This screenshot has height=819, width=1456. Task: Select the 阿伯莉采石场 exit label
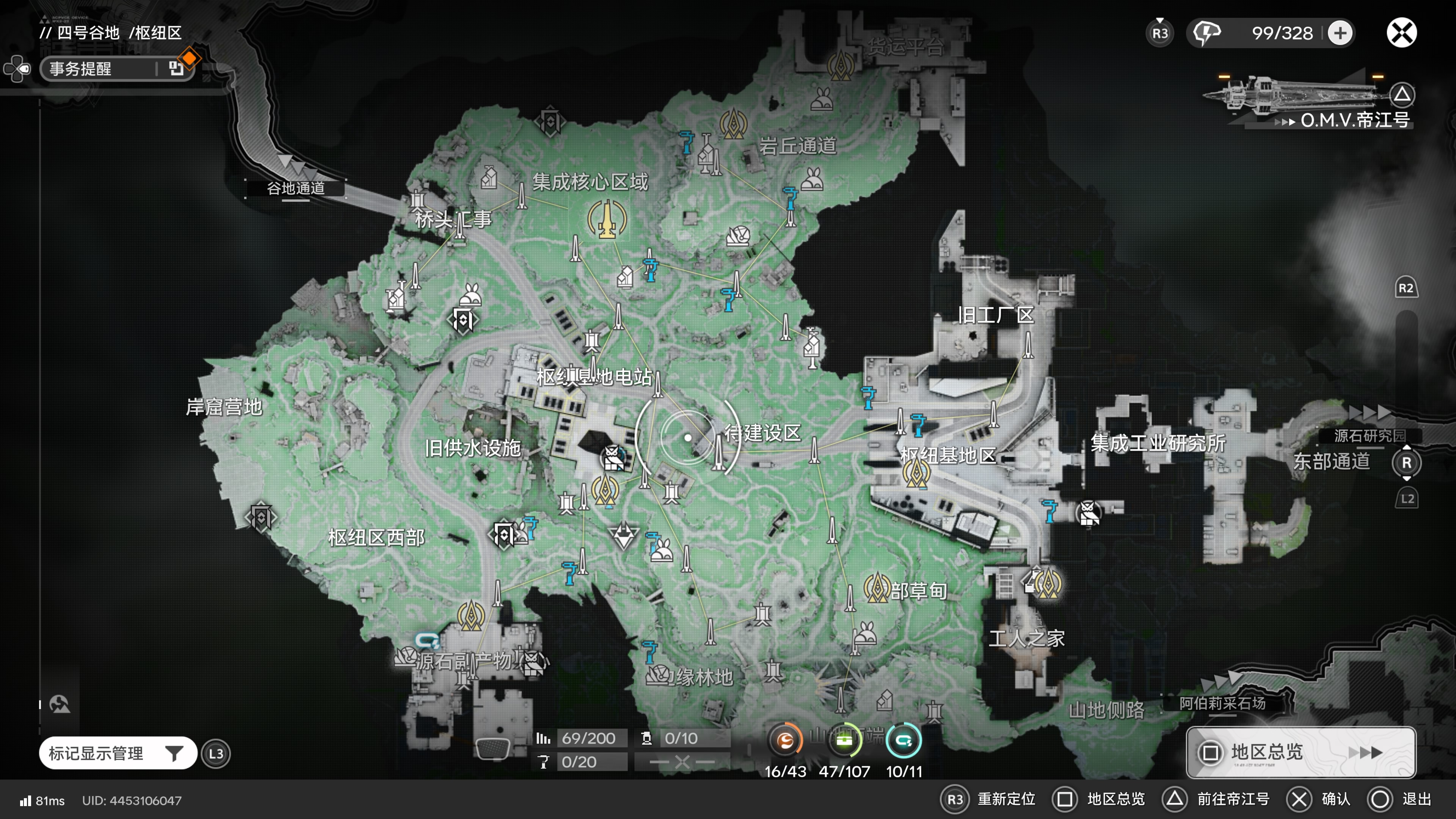pyautogui.click(x=1221, y=703)
